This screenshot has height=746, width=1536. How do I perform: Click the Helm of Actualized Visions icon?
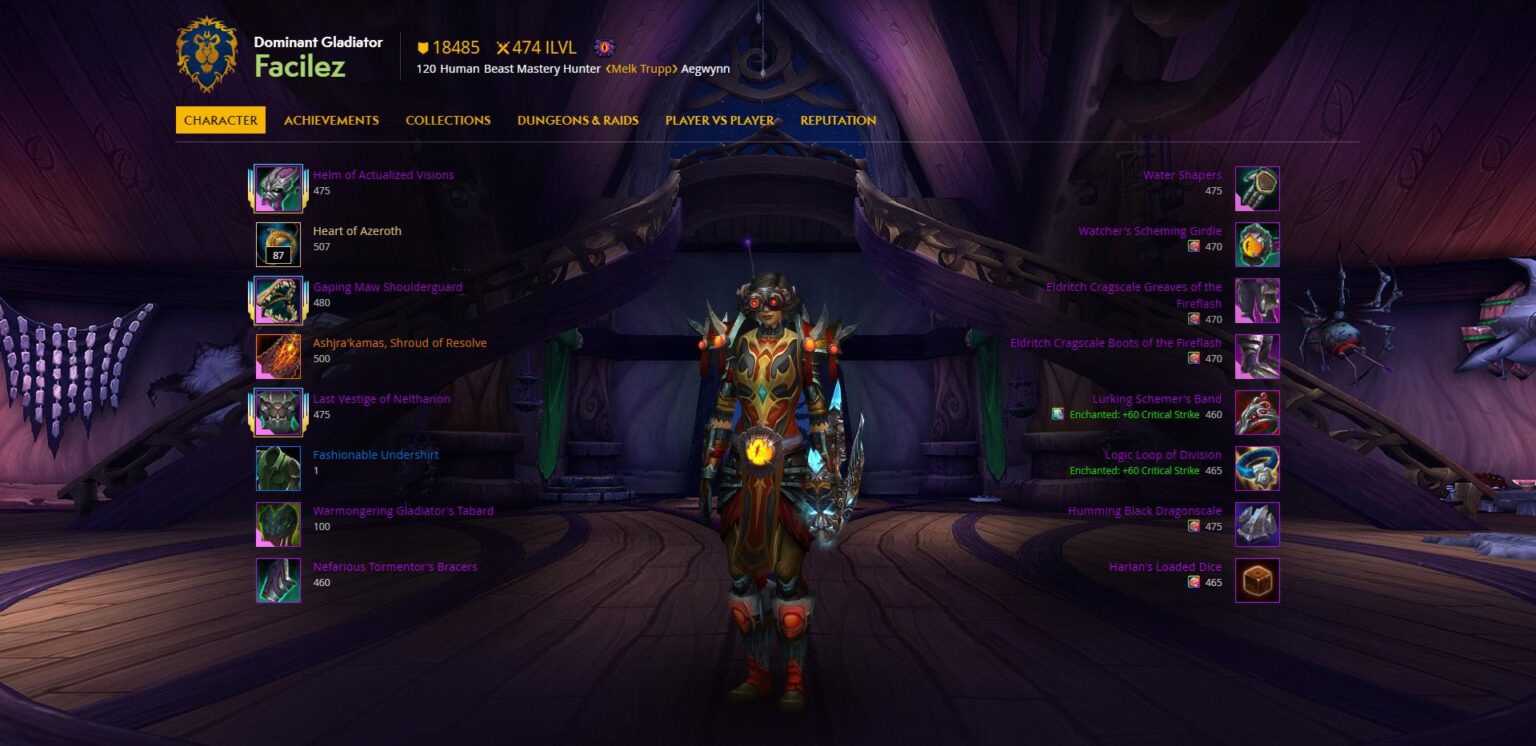pos(278,188)
